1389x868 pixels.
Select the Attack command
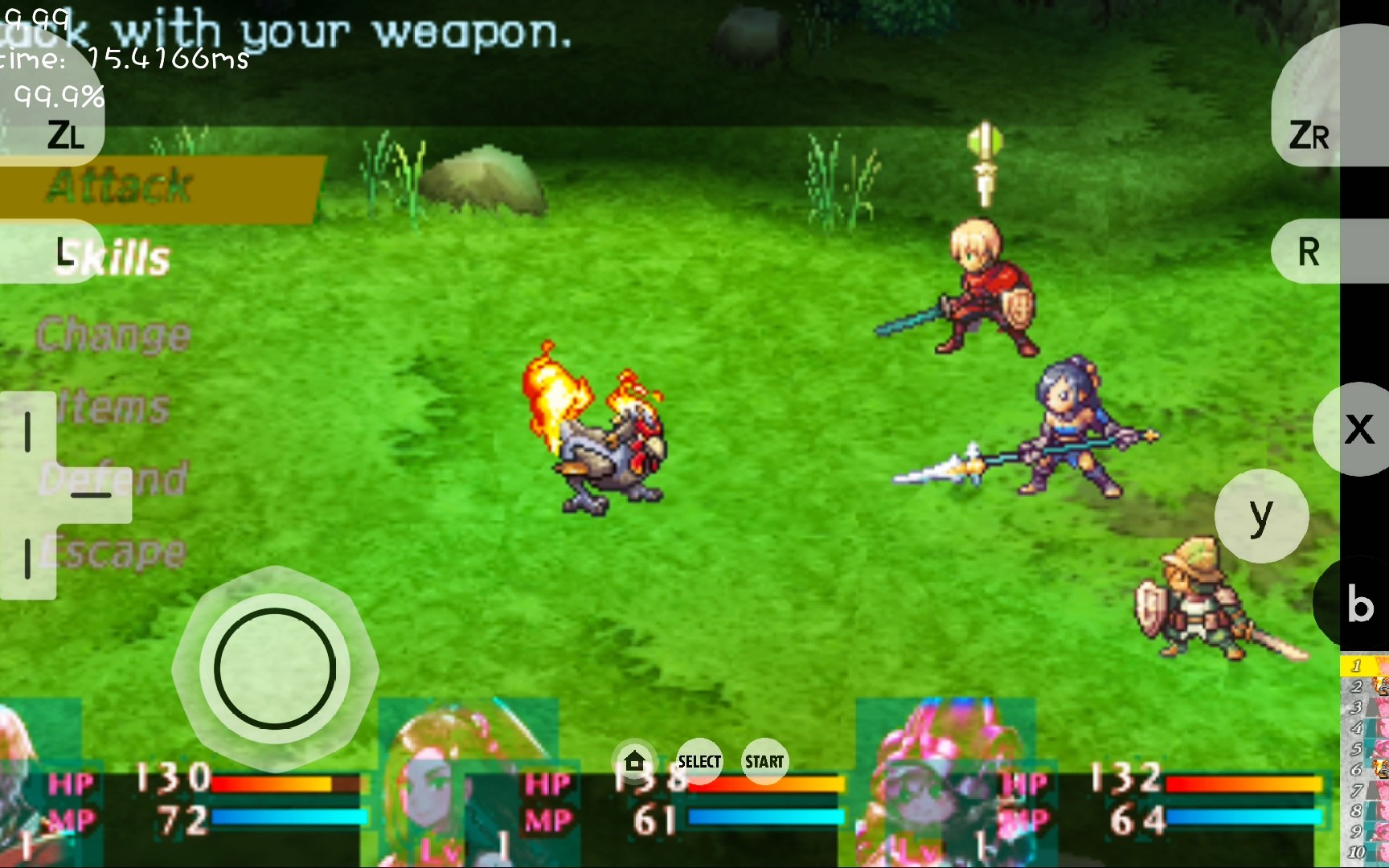[121, 186]
